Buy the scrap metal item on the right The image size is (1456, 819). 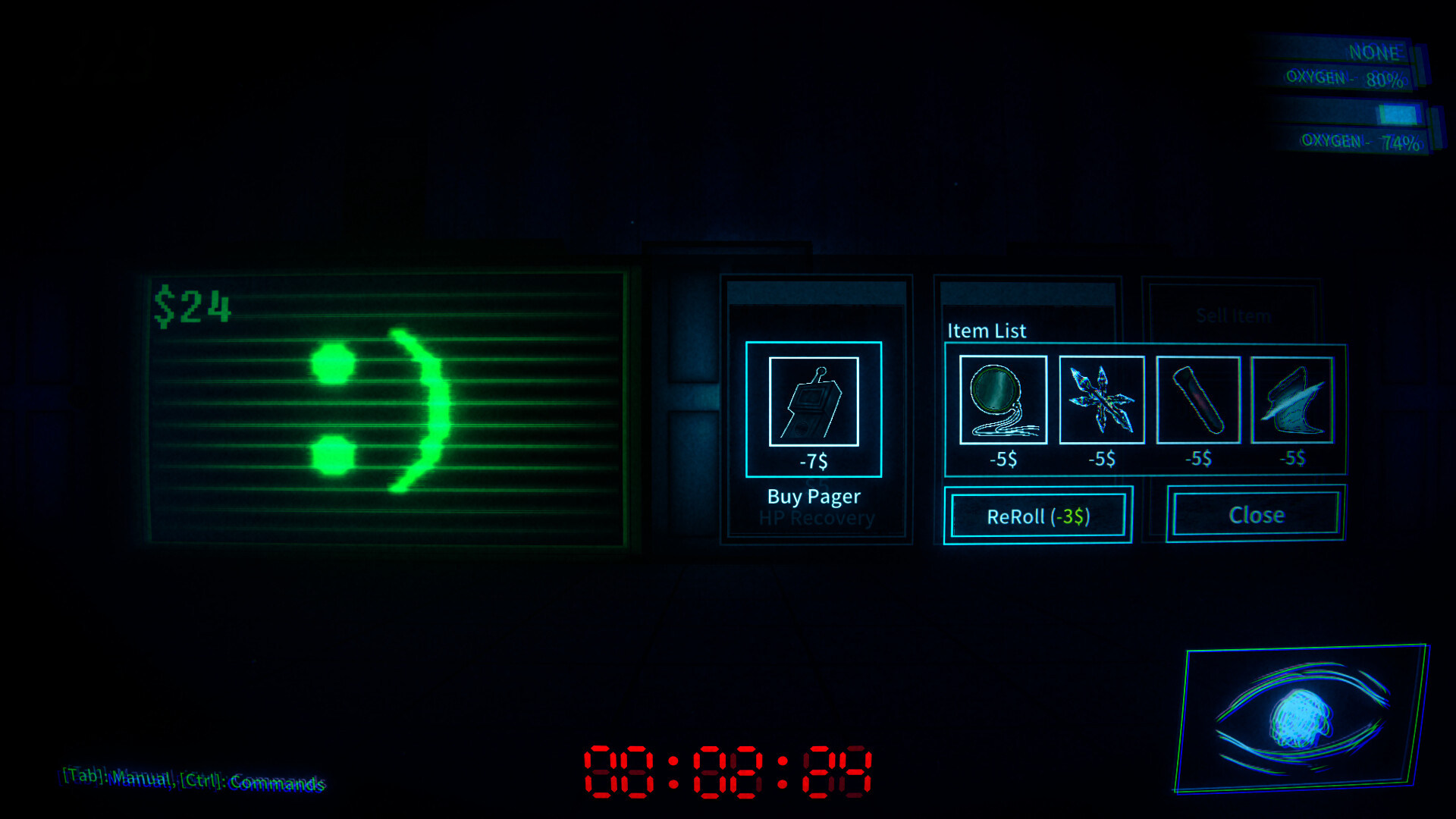[1293, 402]
